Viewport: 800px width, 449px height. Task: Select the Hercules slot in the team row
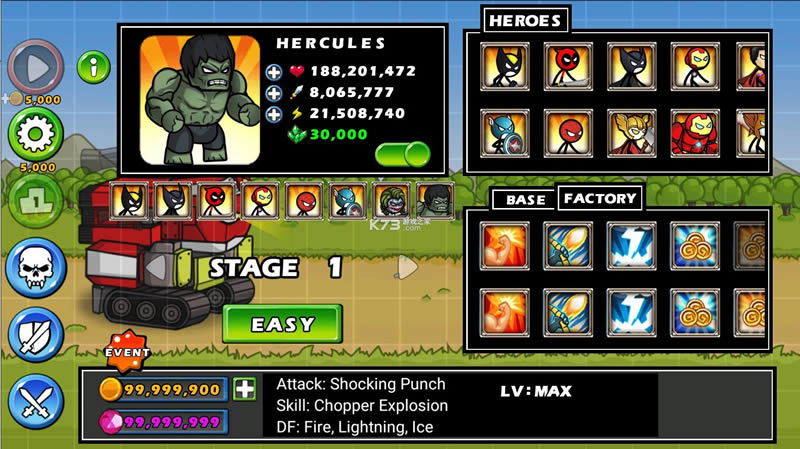(435, 201)
